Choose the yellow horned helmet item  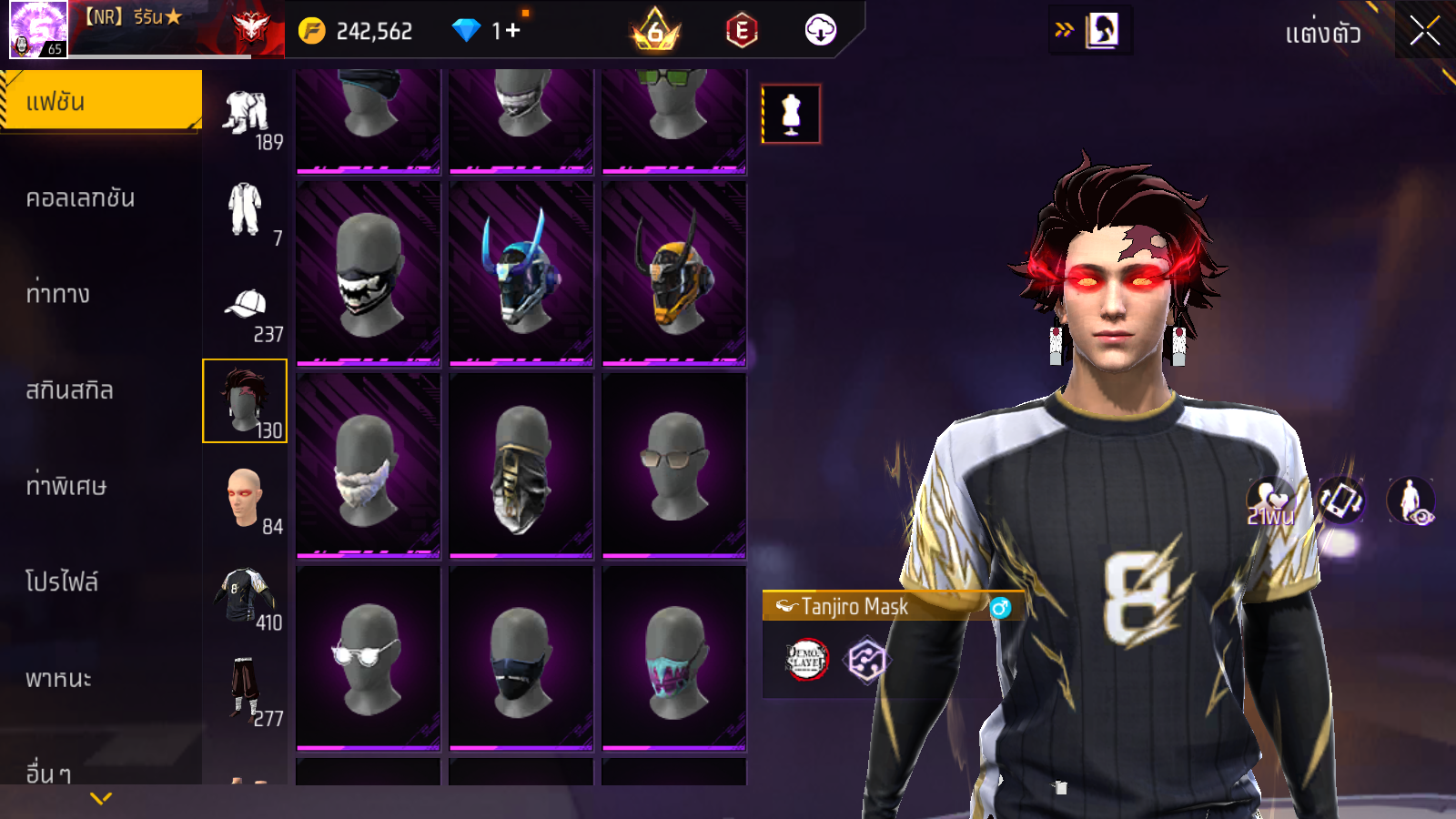[674, 273]
